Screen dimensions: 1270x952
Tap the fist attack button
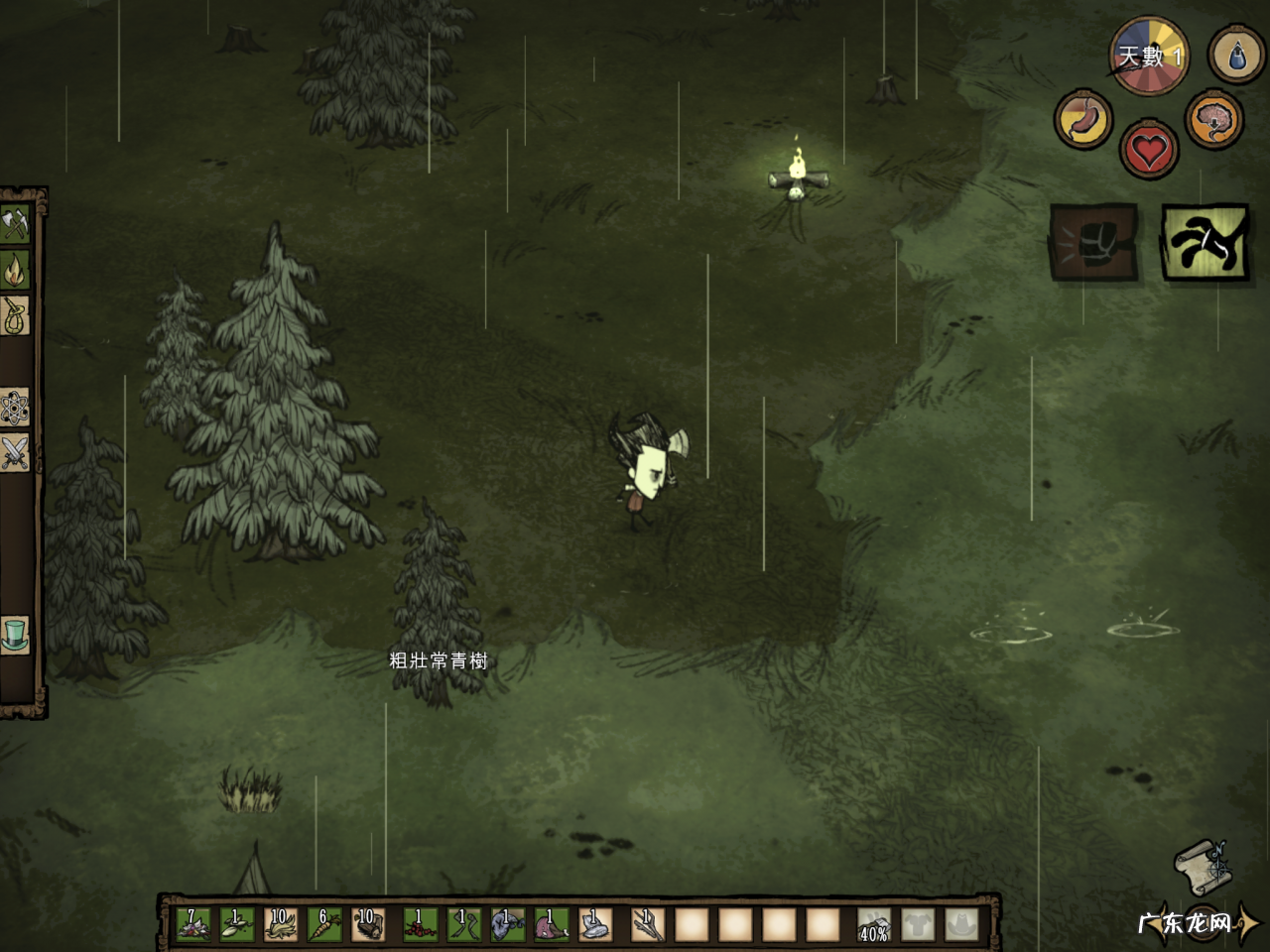coord(1092,243)
